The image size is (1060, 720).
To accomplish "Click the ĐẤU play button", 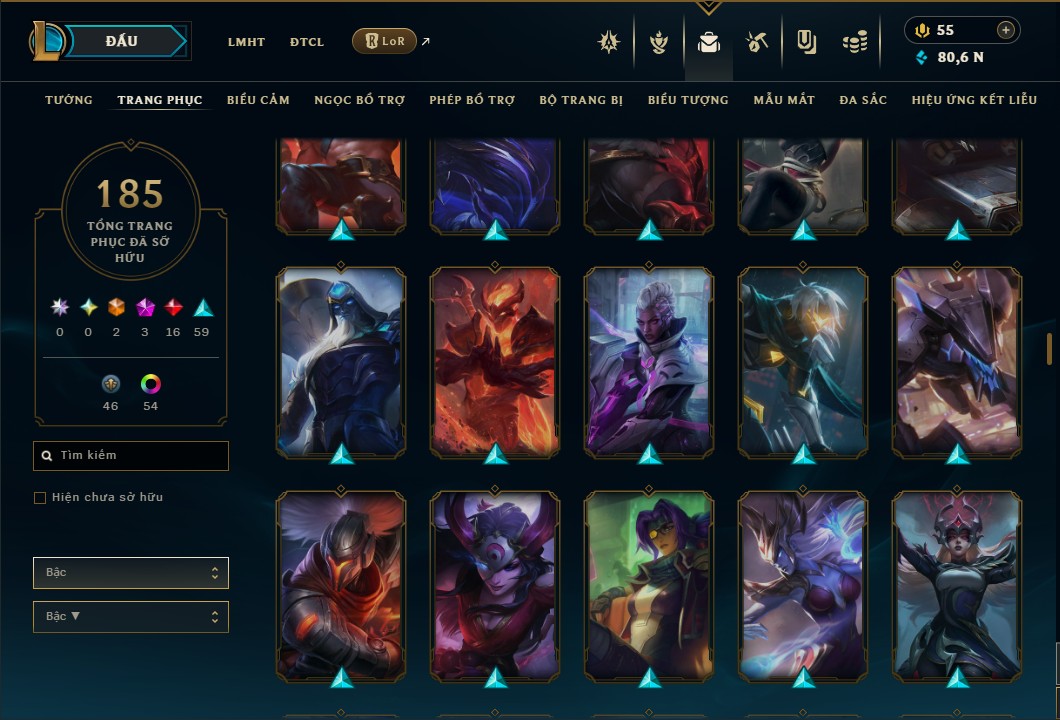I will [121, 41].
